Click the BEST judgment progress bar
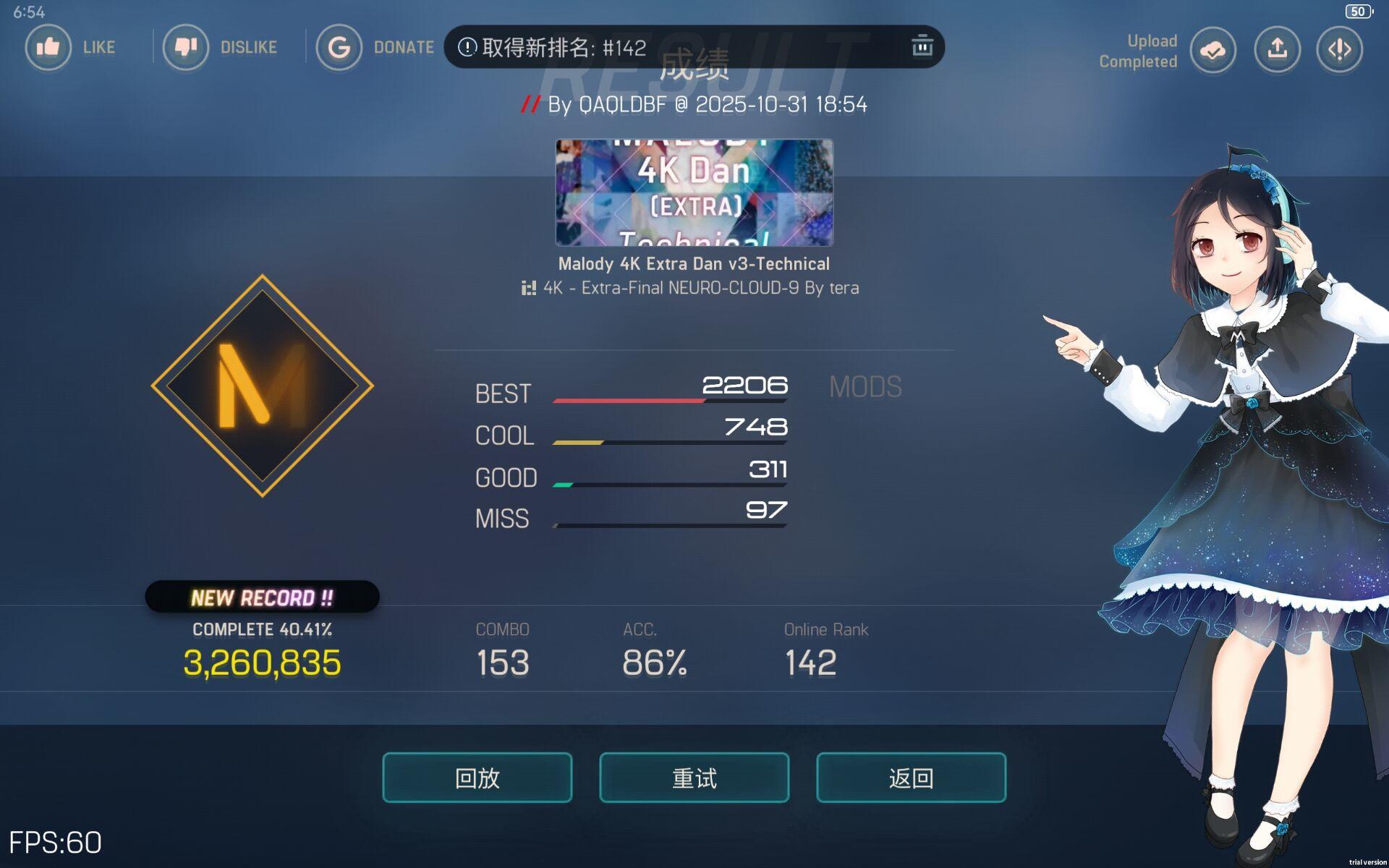 point(669,399)
